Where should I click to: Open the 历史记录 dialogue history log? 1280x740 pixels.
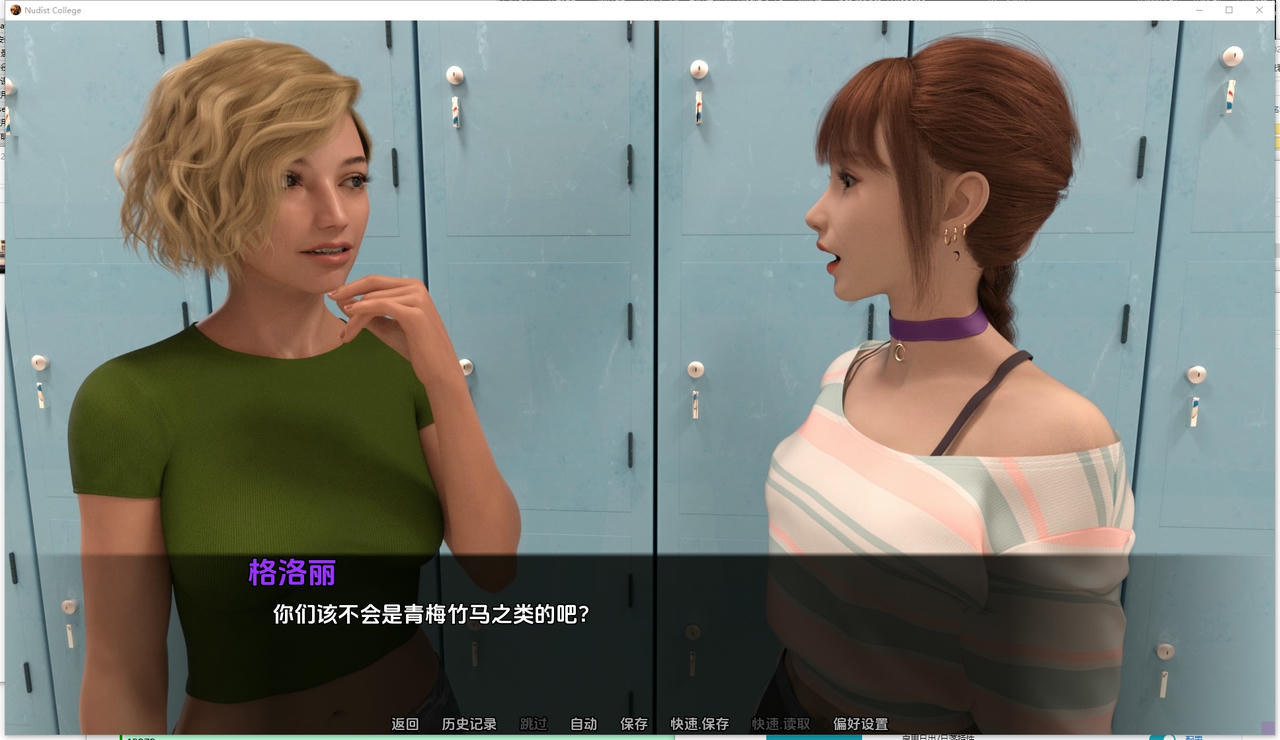pos(469,723)
